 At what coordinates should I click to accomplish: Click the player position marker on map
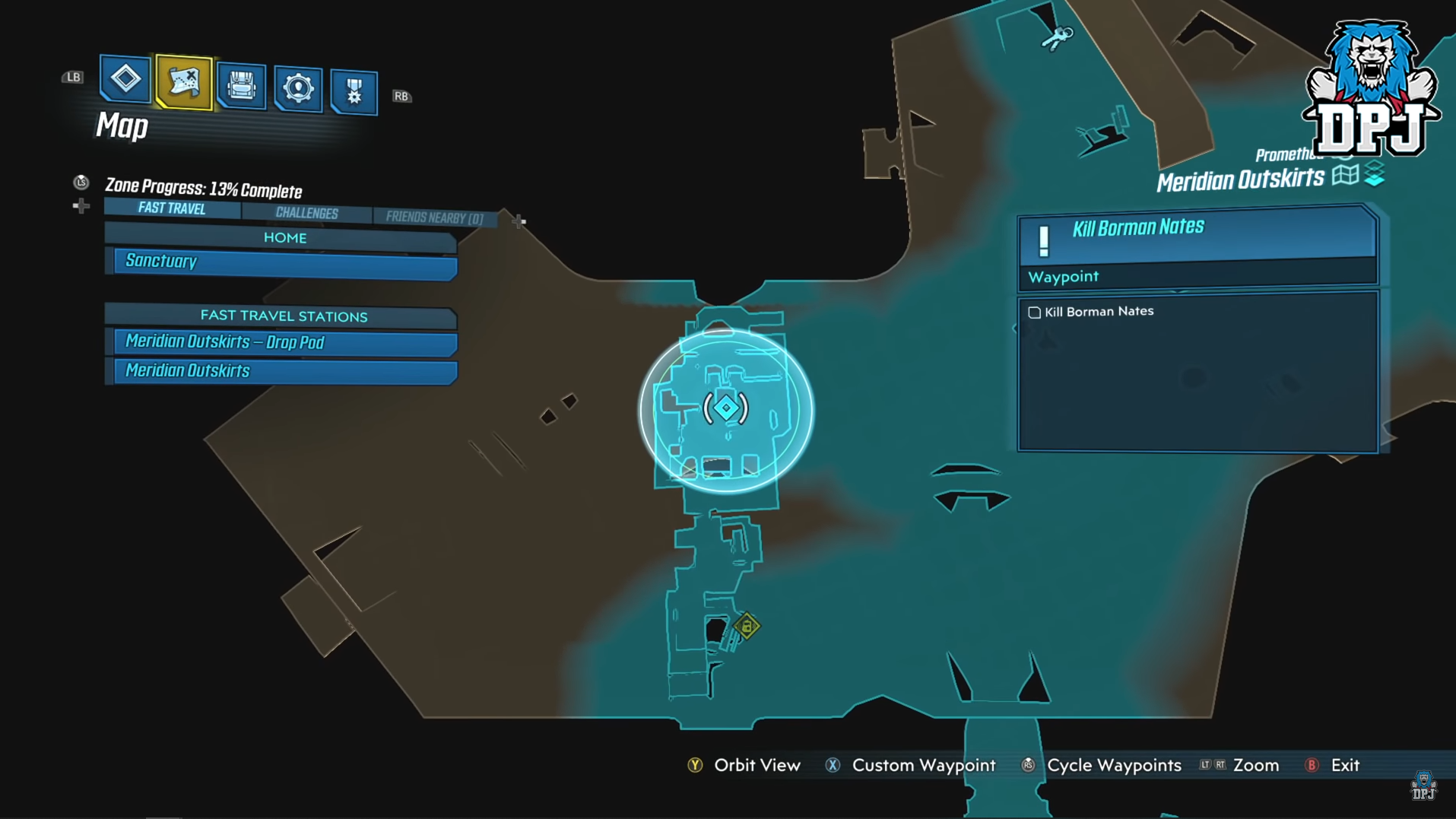[726, 408]
